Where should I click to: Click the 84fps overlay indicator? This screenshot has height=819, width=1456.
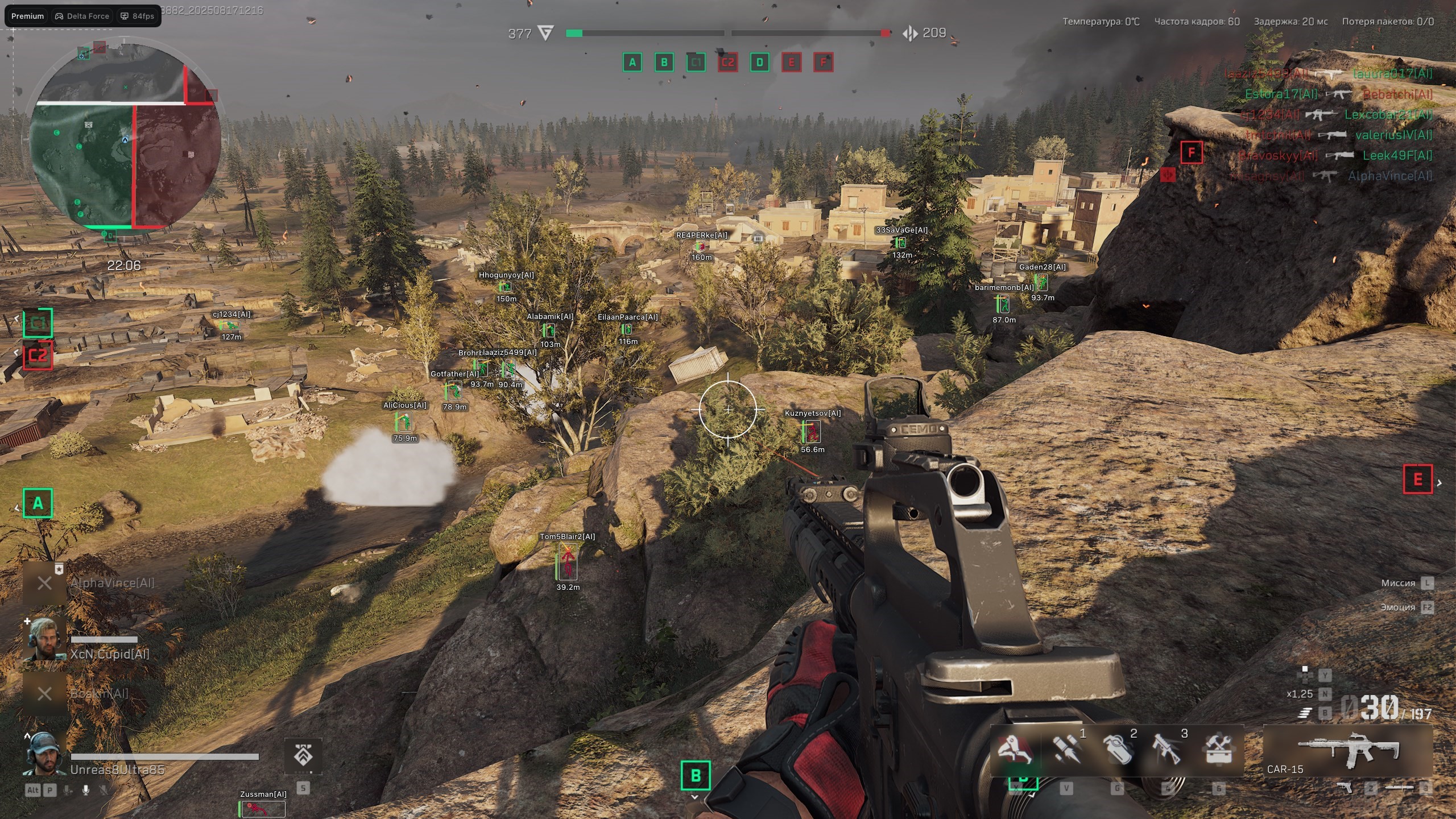tap(138, 16)
